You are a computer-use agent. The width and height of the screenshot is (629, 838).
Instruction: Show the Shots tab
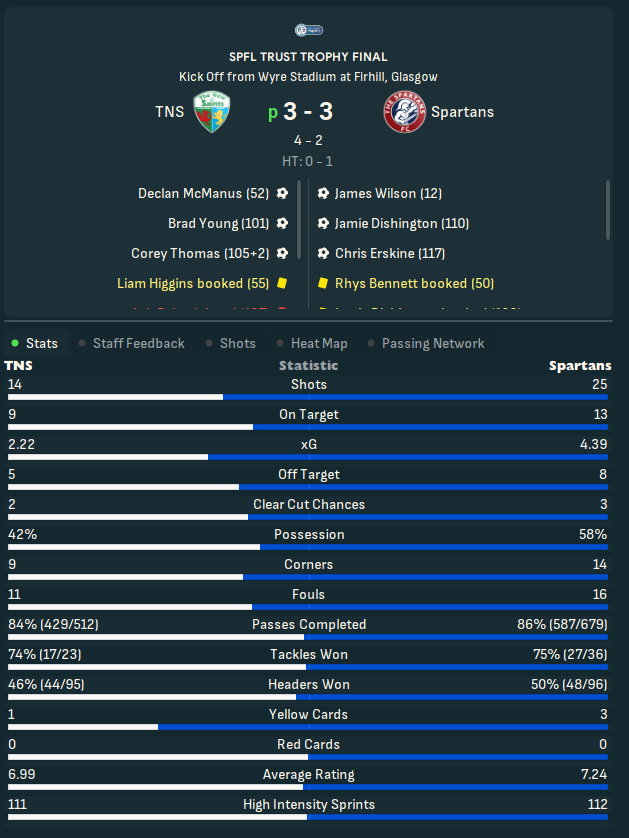point(237,343)
